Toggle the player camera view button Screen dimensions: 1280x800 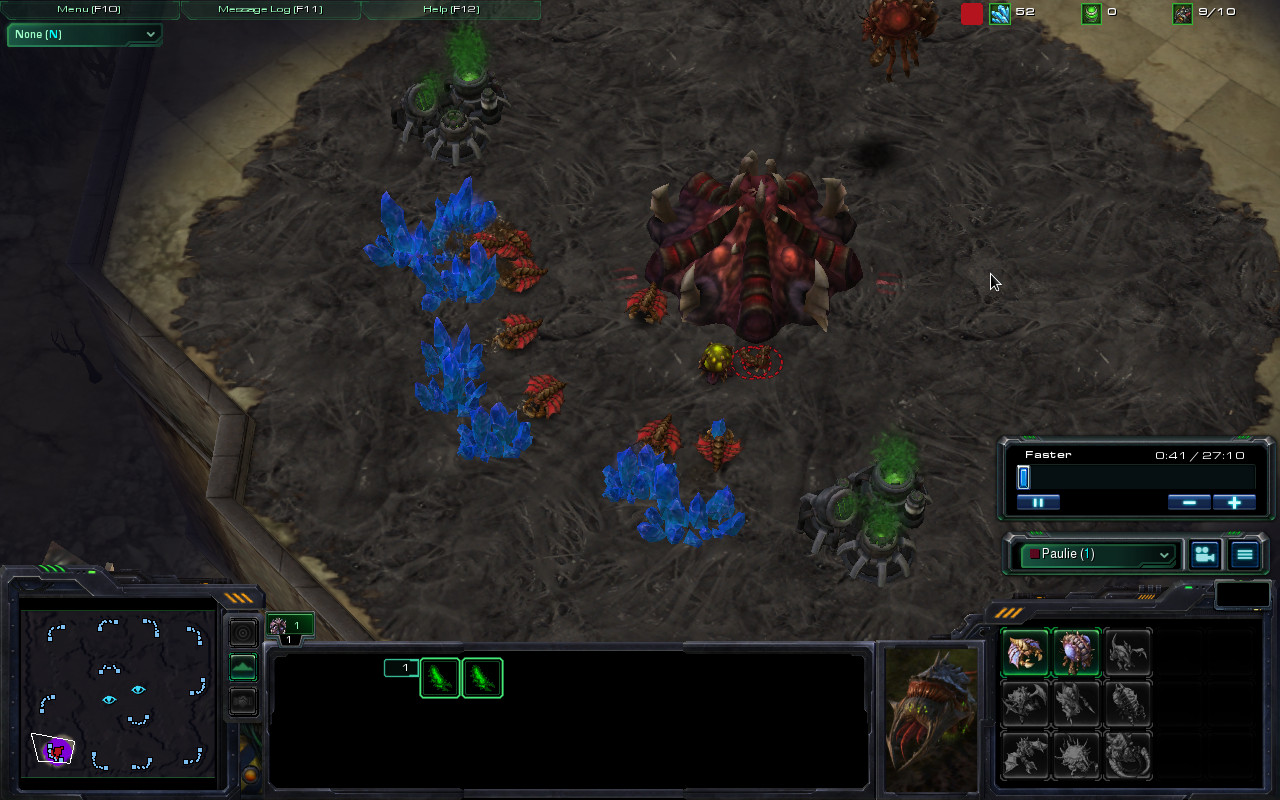coord(1205,554)
